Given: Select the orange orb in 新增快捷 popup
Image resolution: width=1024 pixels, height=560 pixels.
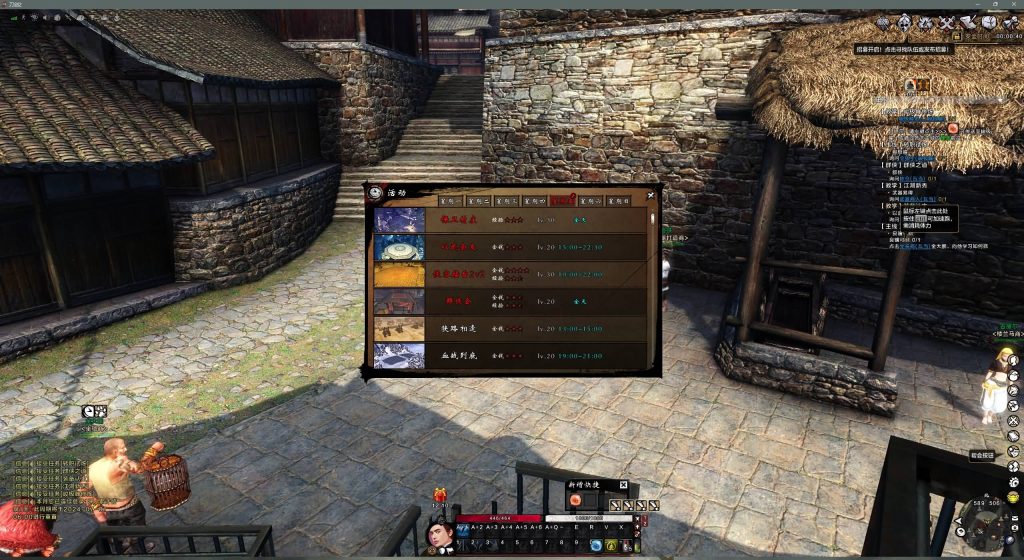Looking at the screenshot, I should coord(575,501).
